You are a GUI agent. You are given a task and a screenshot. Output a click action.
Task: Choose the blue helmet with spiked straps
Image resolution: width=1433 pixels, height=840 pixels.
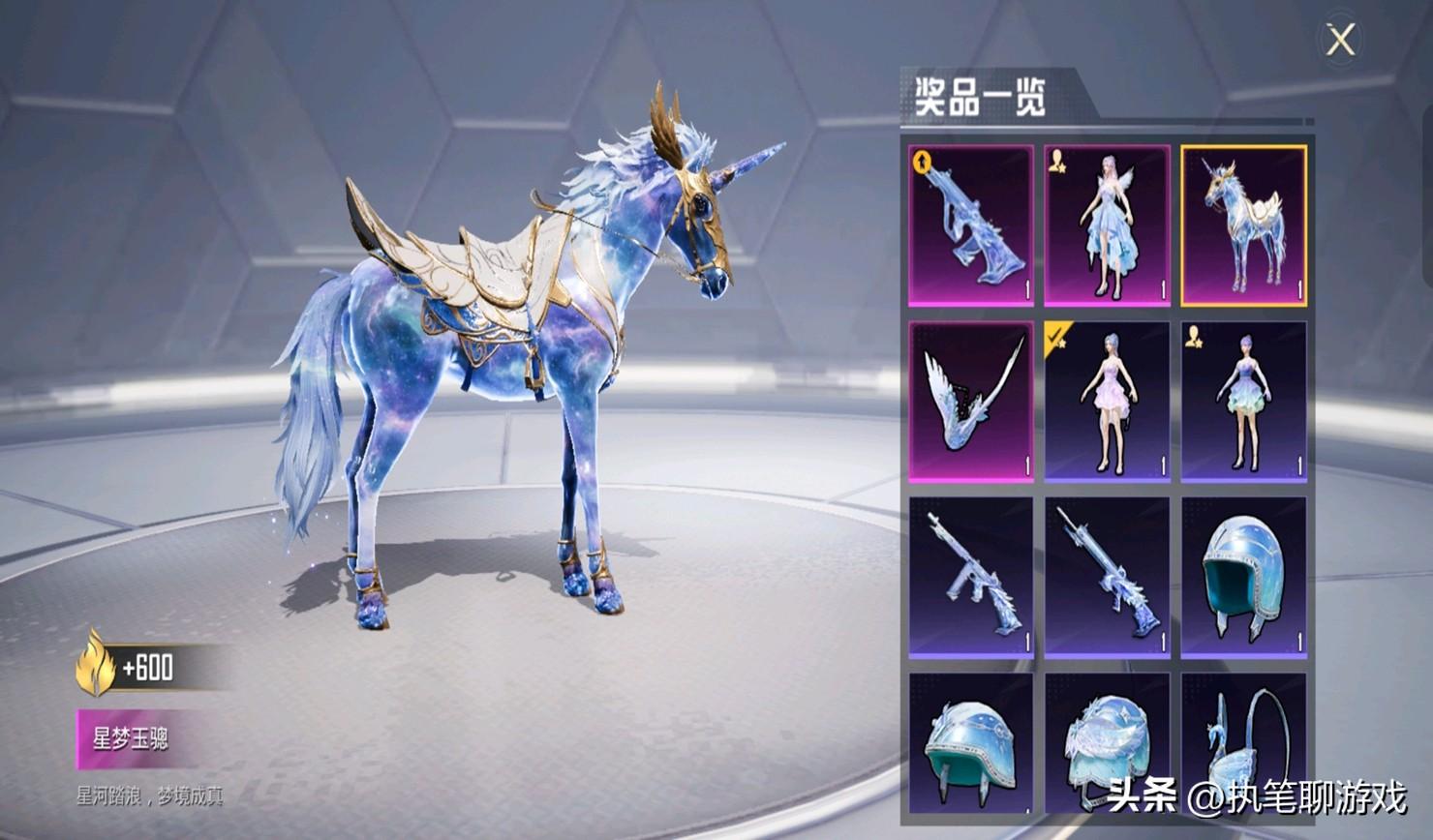click(x=971, y=745)
